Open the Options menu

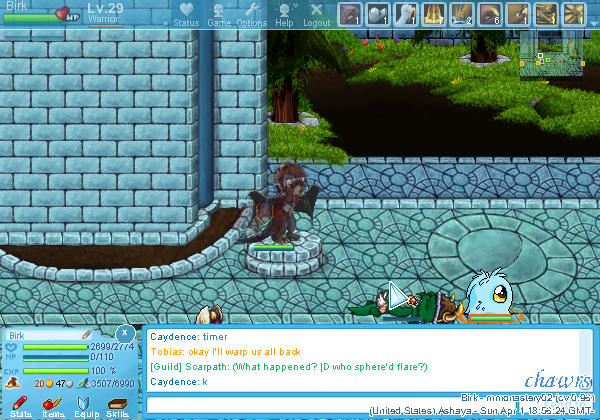click(x=251, y=14)
